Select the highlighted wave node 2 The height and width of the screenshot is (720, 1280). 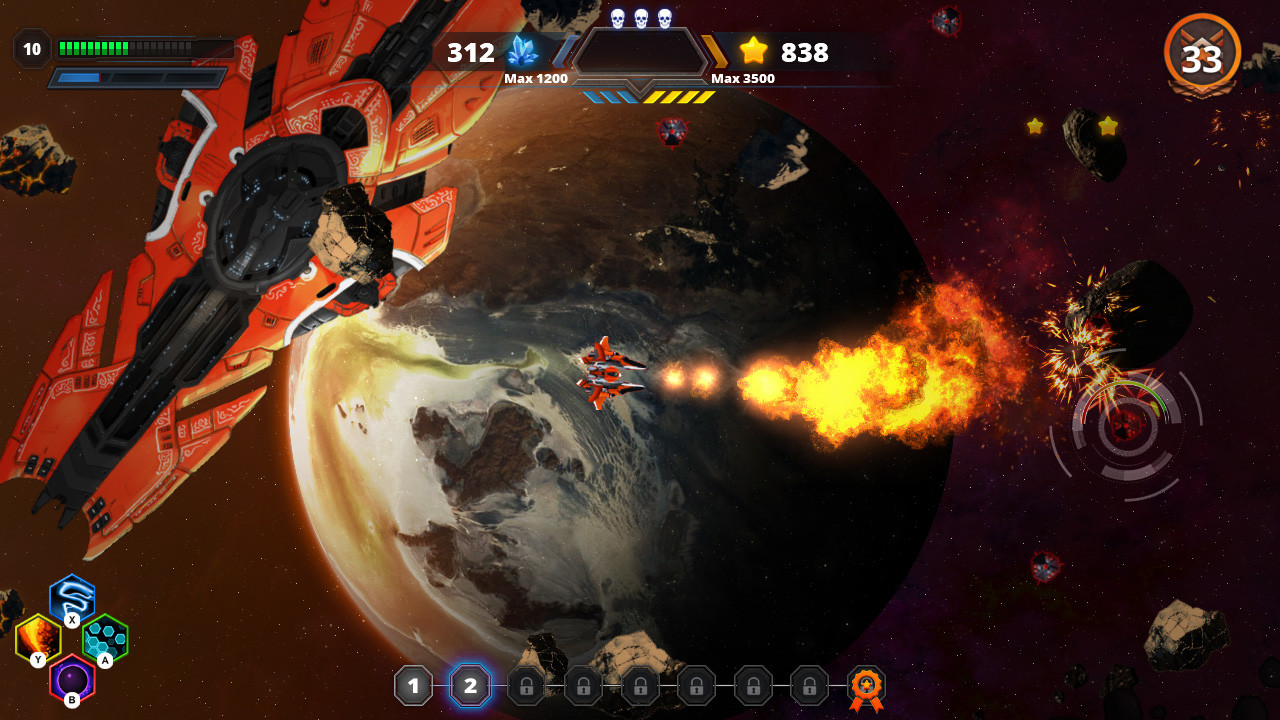[x=470, y=686]
